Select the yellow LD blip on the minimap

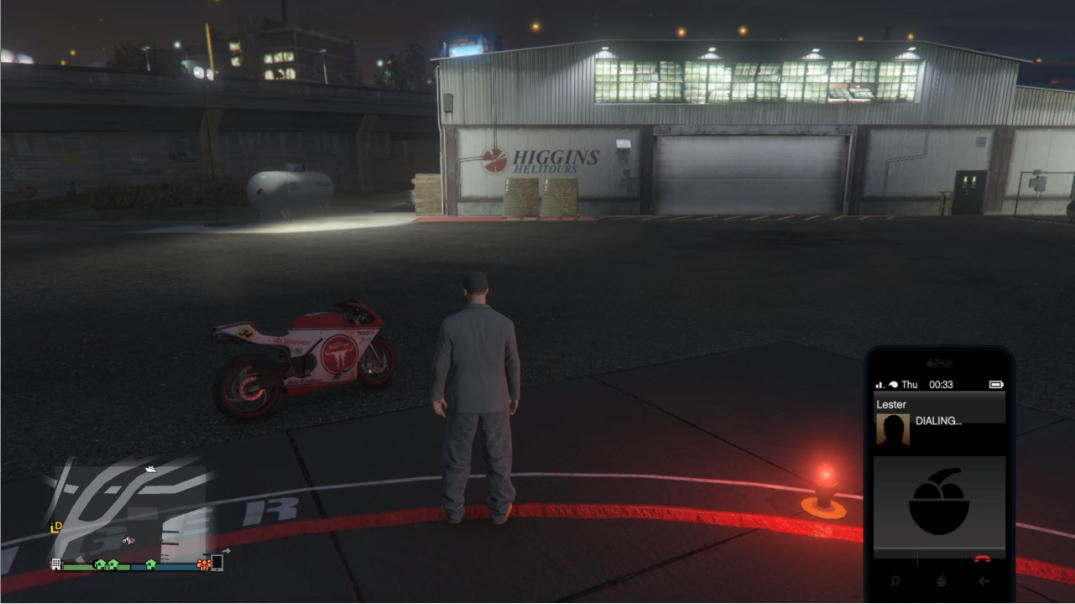[x=57, y=526]
